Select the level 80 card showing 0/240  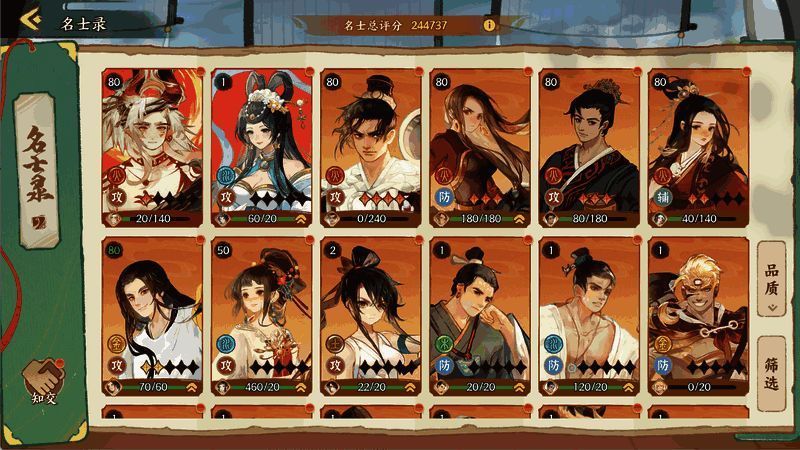[370, 145]
